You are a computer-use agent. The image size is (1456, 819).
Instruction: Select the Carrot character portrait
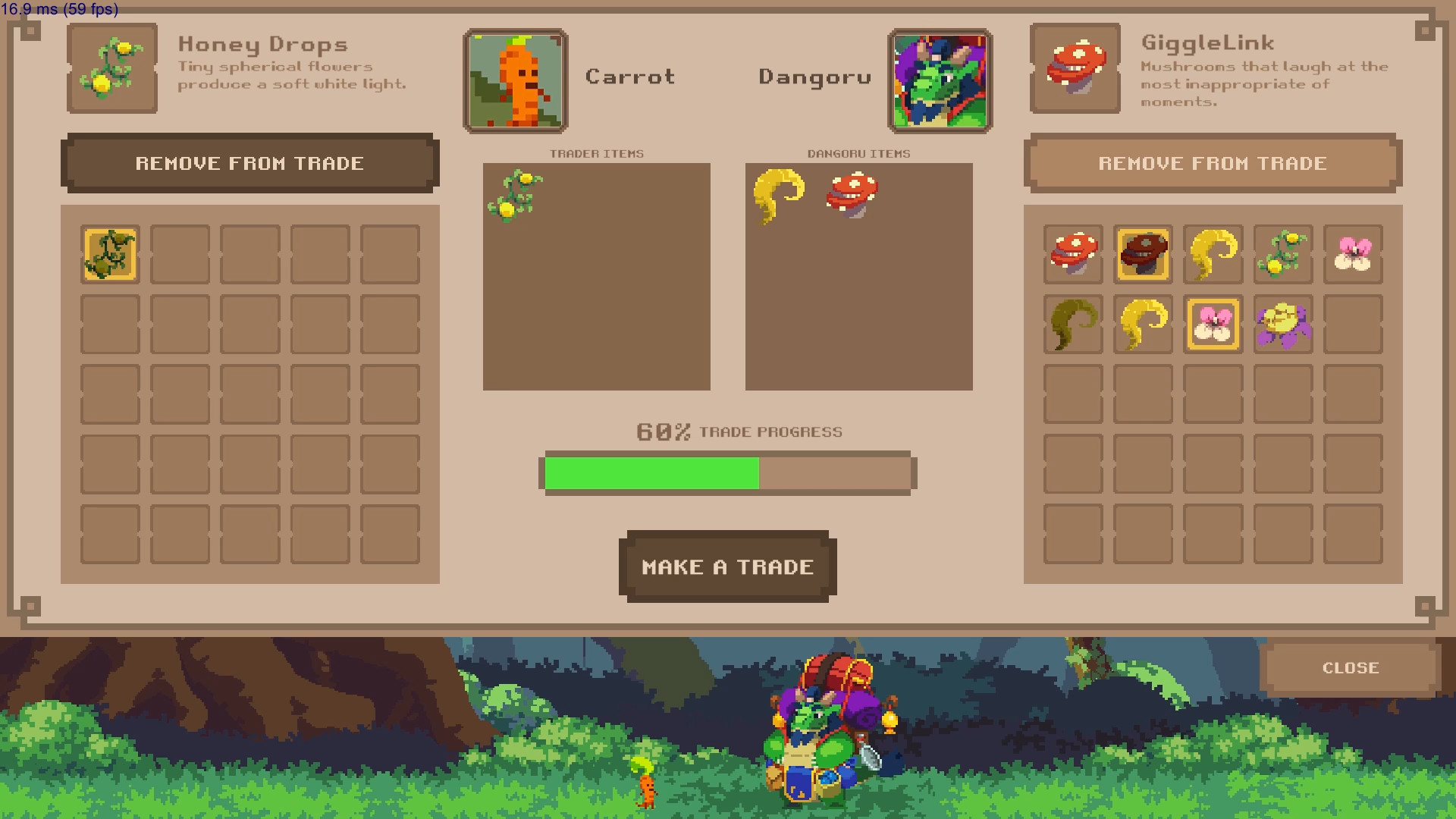pyautogui.click(x=515, y=80)
